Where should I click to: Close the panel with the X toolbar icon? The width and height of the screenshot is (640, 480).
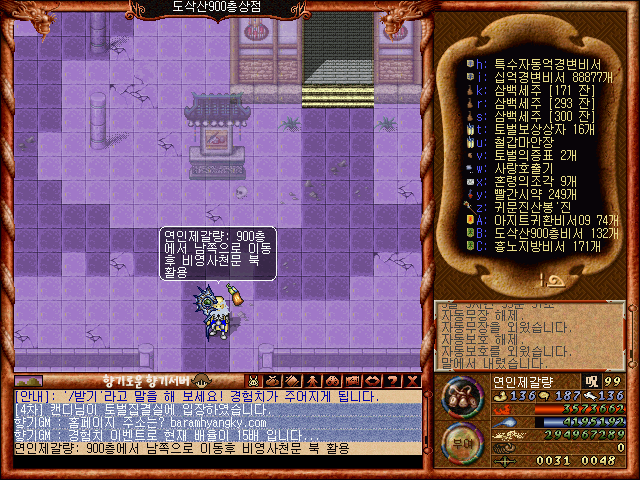pyautogui.click(x=412, y=381)
